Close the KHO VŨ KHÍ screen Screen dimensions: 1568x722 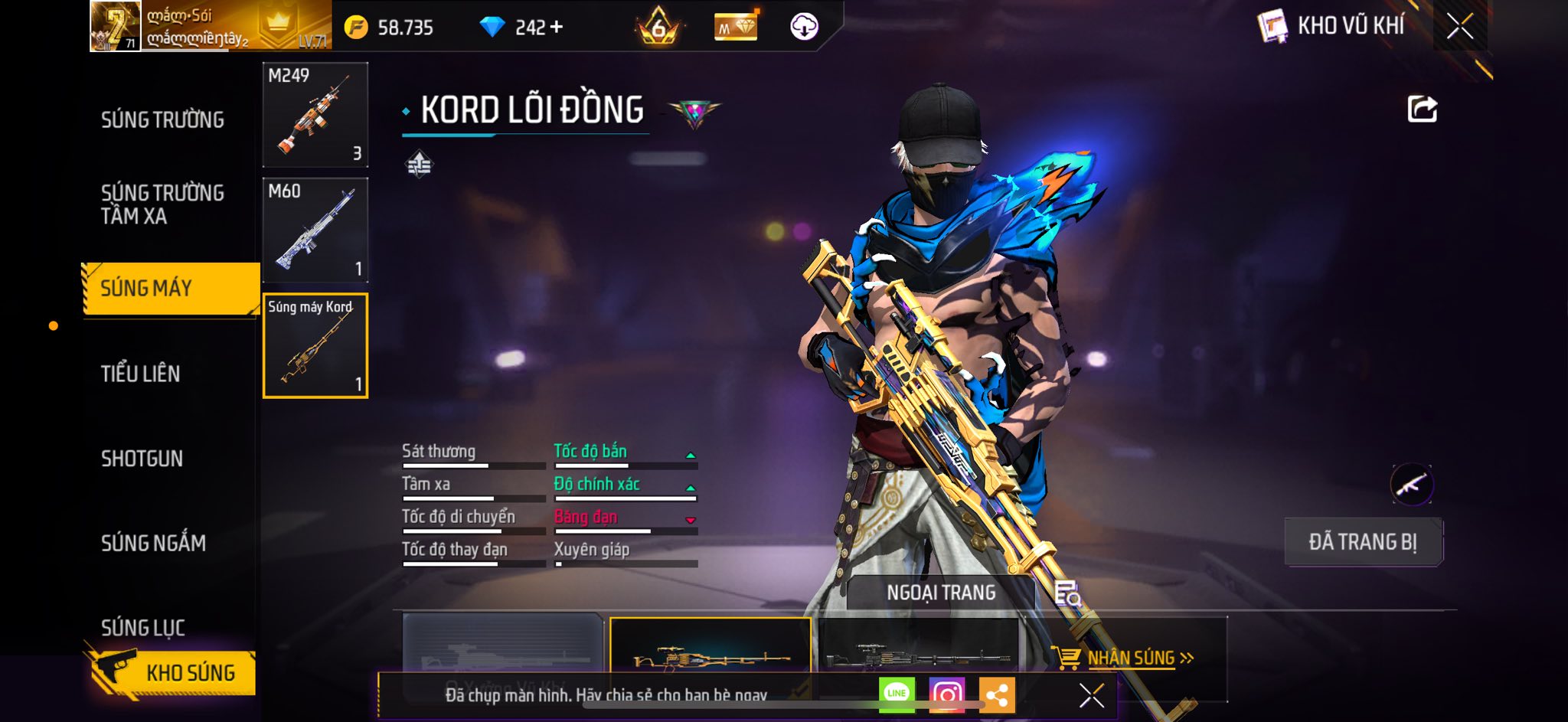click(1460, 27)
